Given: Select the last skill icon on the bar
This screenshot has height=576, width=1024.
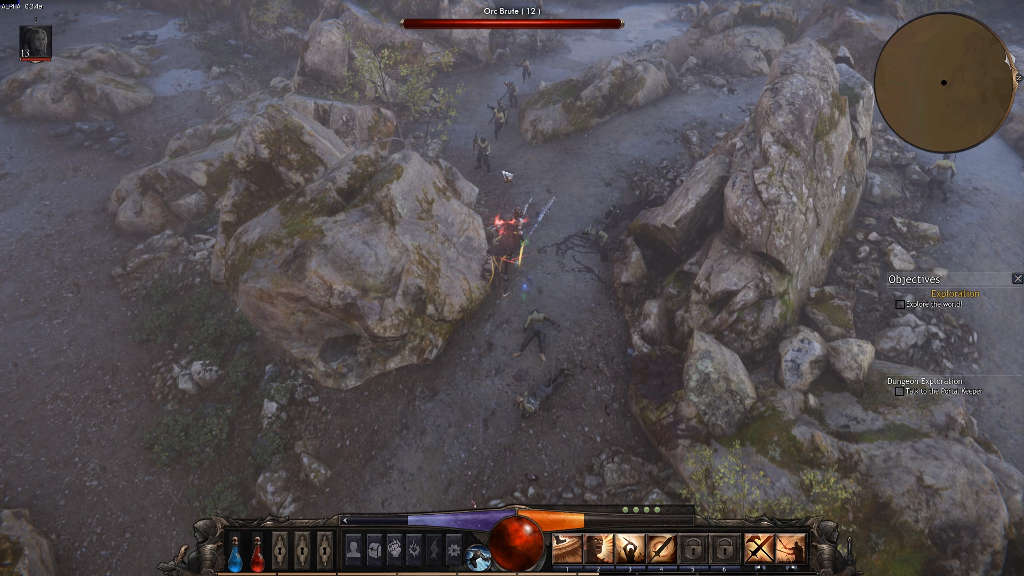Looking at the screenshot, I should pyautogui.click(x=791, y=548).
